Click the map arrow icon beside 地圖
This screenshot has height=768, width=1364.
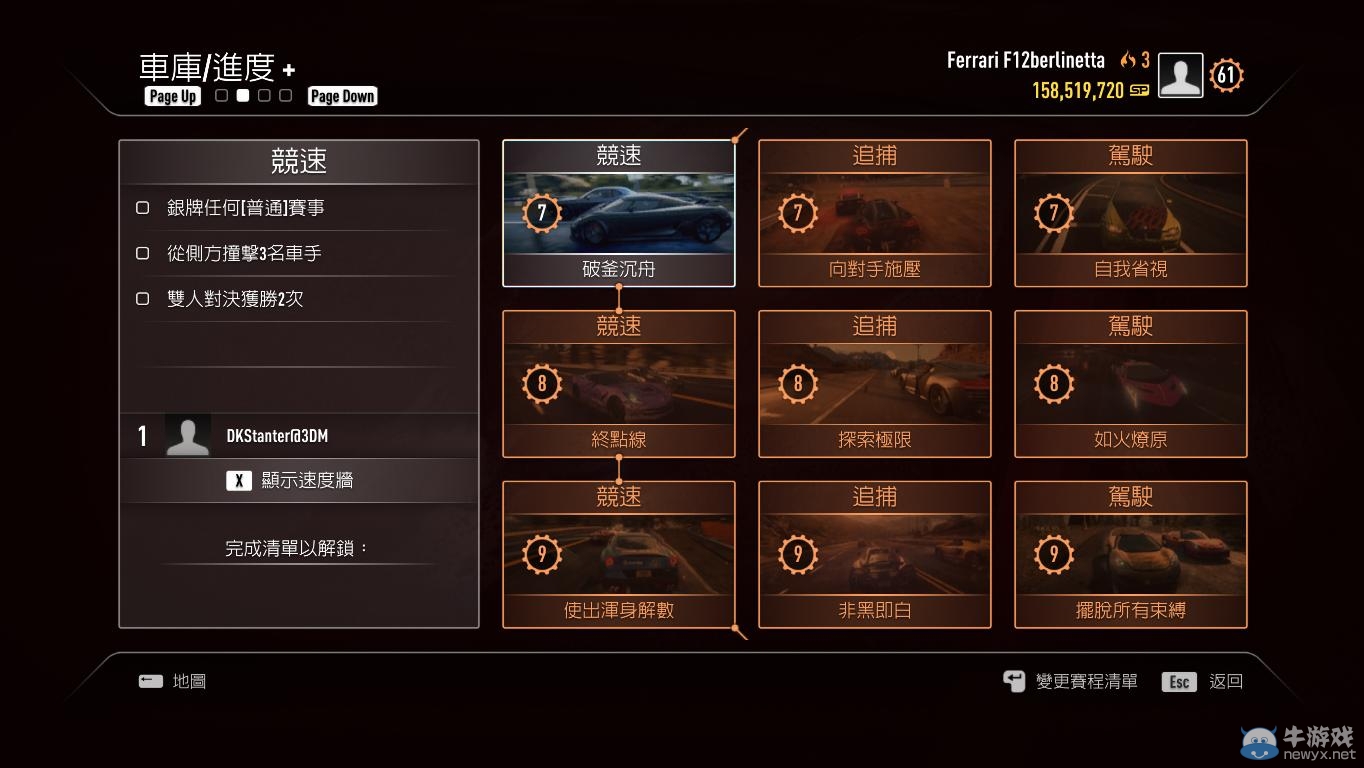pyautogui.click(x=148, y=681)
